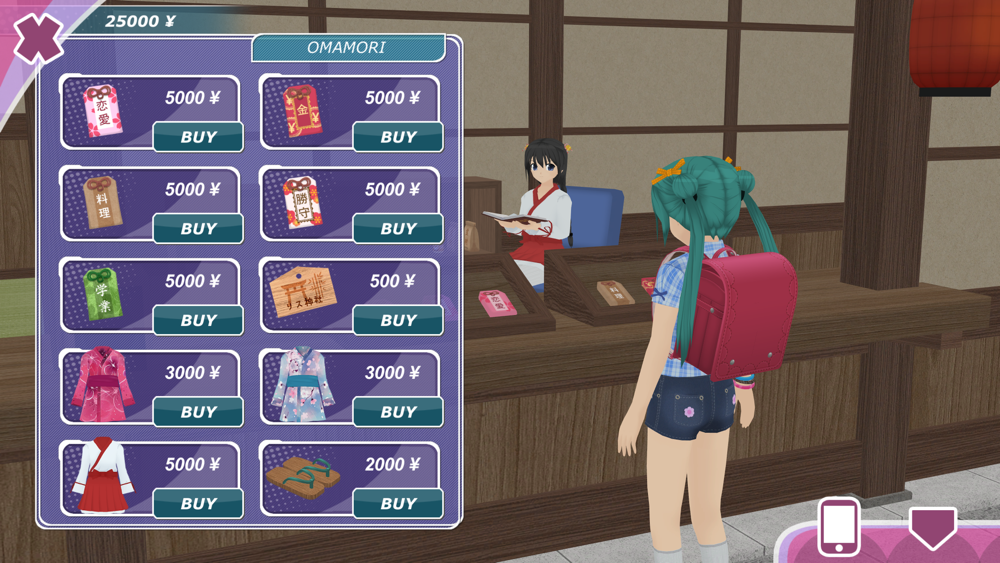Close the Omamori shop with the X
Screen dimensions: 1000x563
(x=38, y=38)
